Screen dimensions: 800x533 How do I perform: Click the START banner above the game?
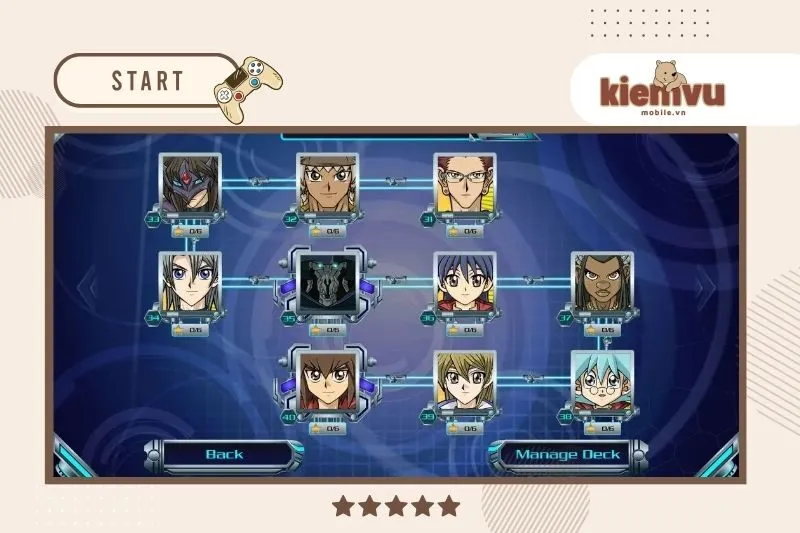coord(146,80)
